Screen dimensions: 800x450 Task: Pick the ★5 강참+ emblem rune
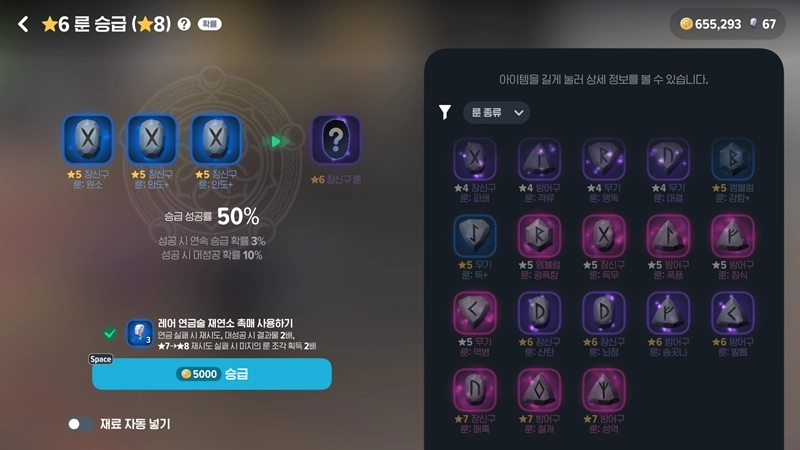(x=732, y=160)
